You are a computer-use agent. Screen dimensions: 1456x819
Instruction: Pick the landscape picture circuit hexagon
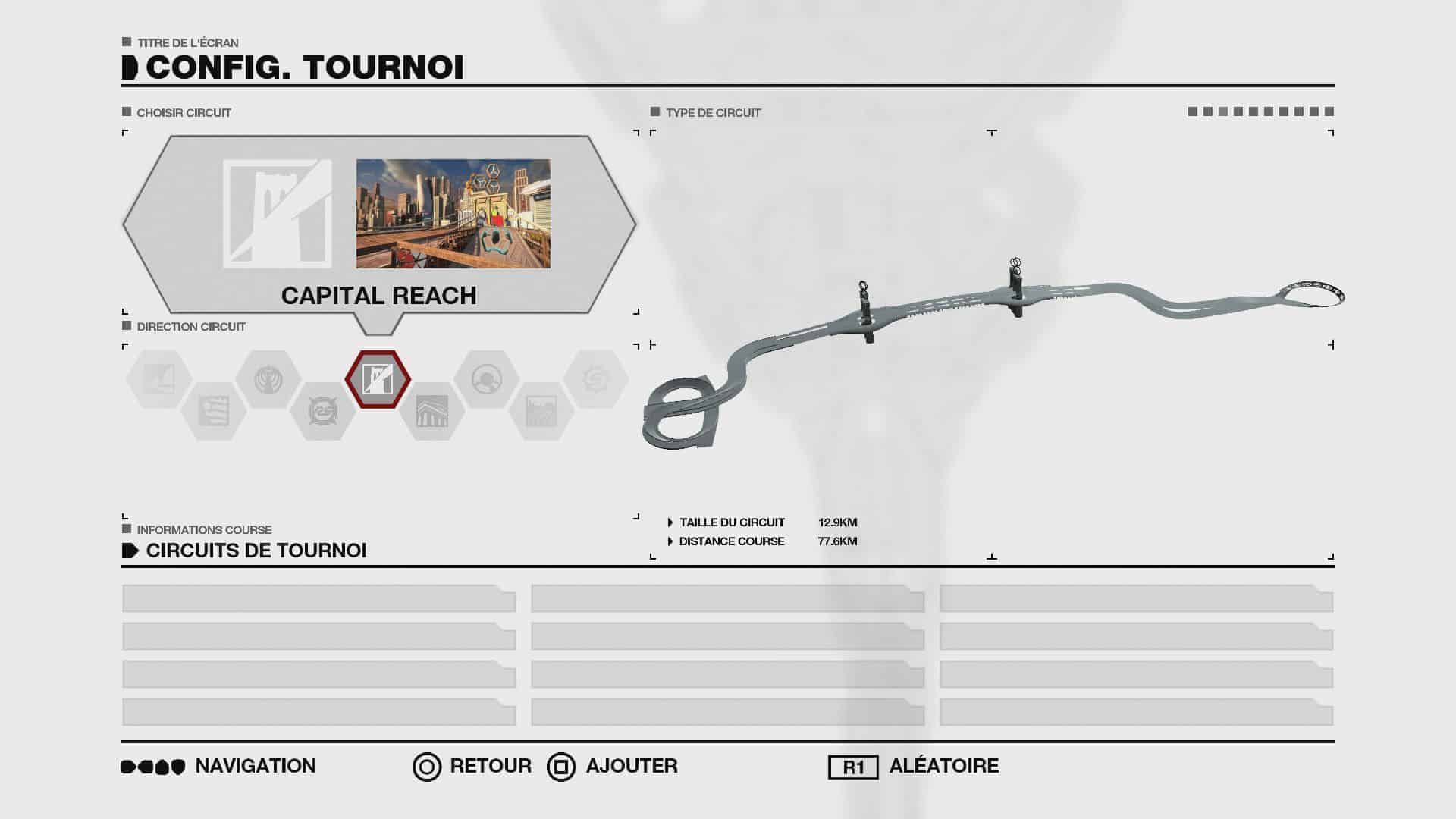point(541,411)
